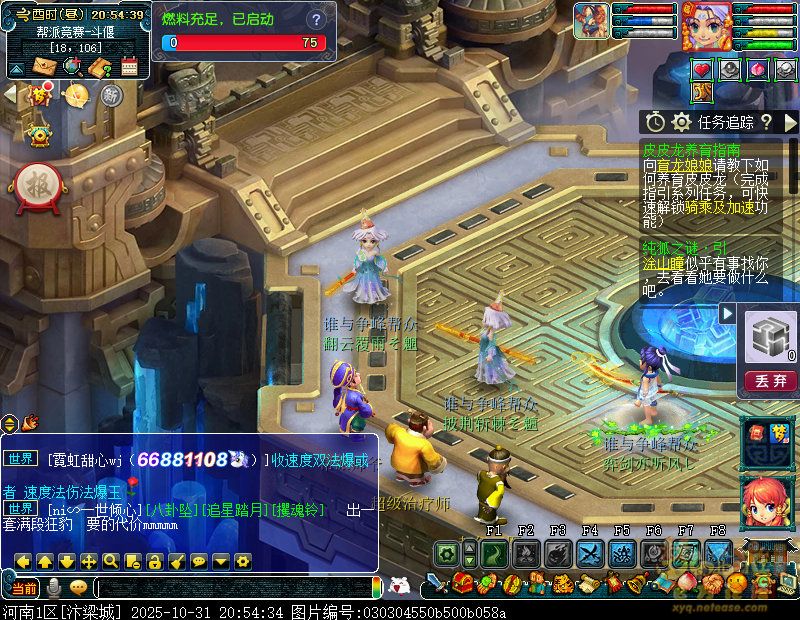Open the player character portrait
Image resolution: width=800 pixels, height=620 pixels.
[x=706, y=25]
